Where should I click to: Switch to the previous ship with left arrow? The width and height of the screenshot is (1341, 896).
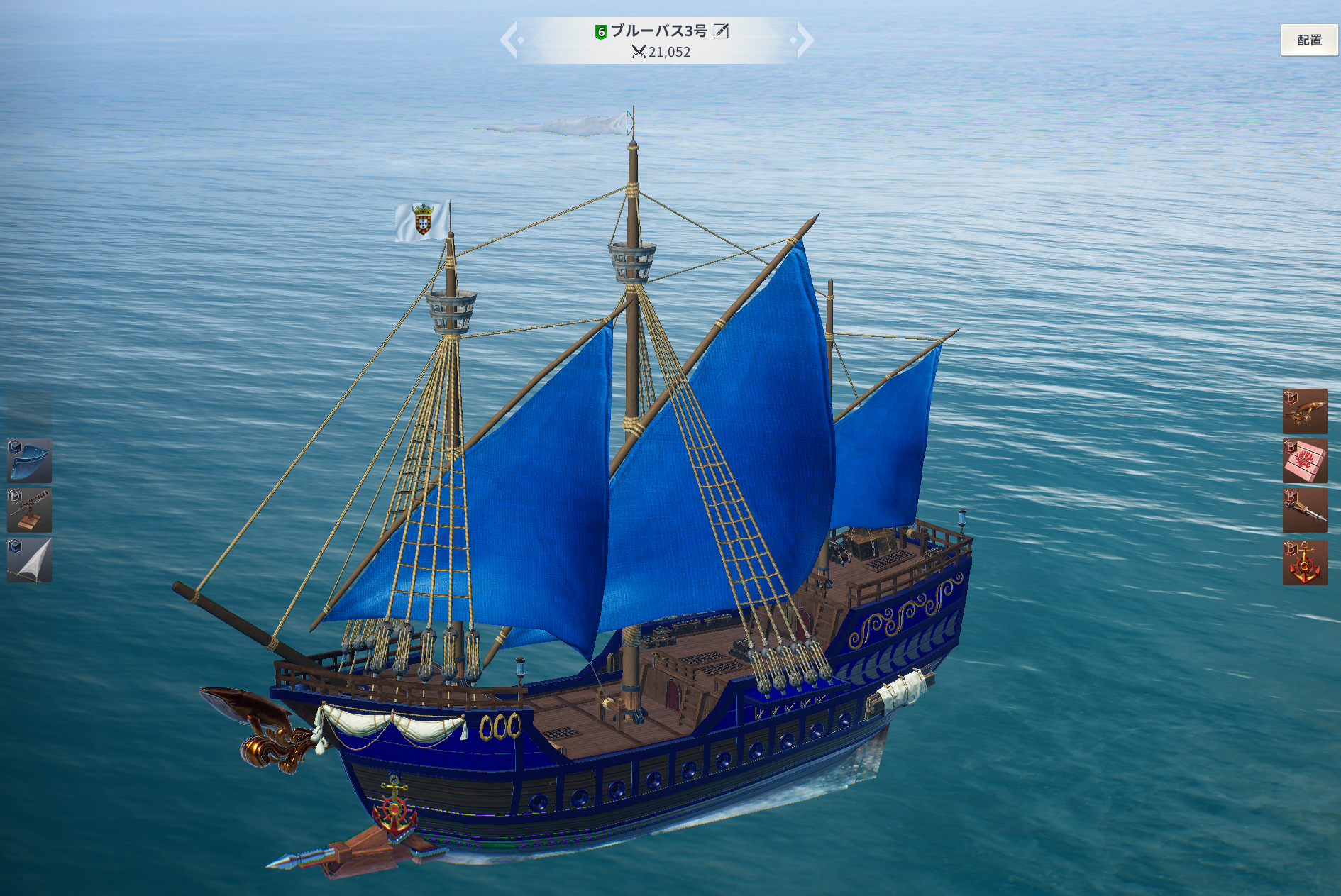click(509, 40)
